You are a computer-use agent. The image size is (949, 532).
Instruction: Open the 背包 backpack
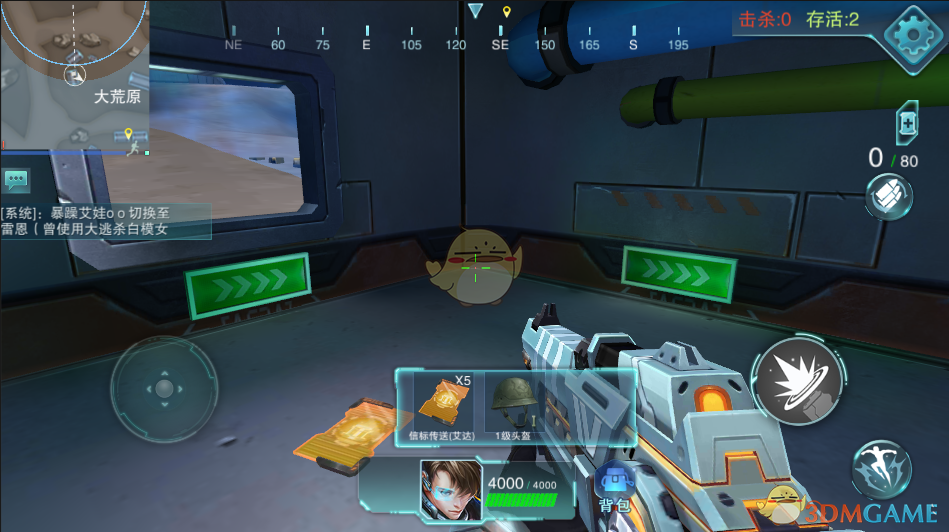(x=614, y=490)
